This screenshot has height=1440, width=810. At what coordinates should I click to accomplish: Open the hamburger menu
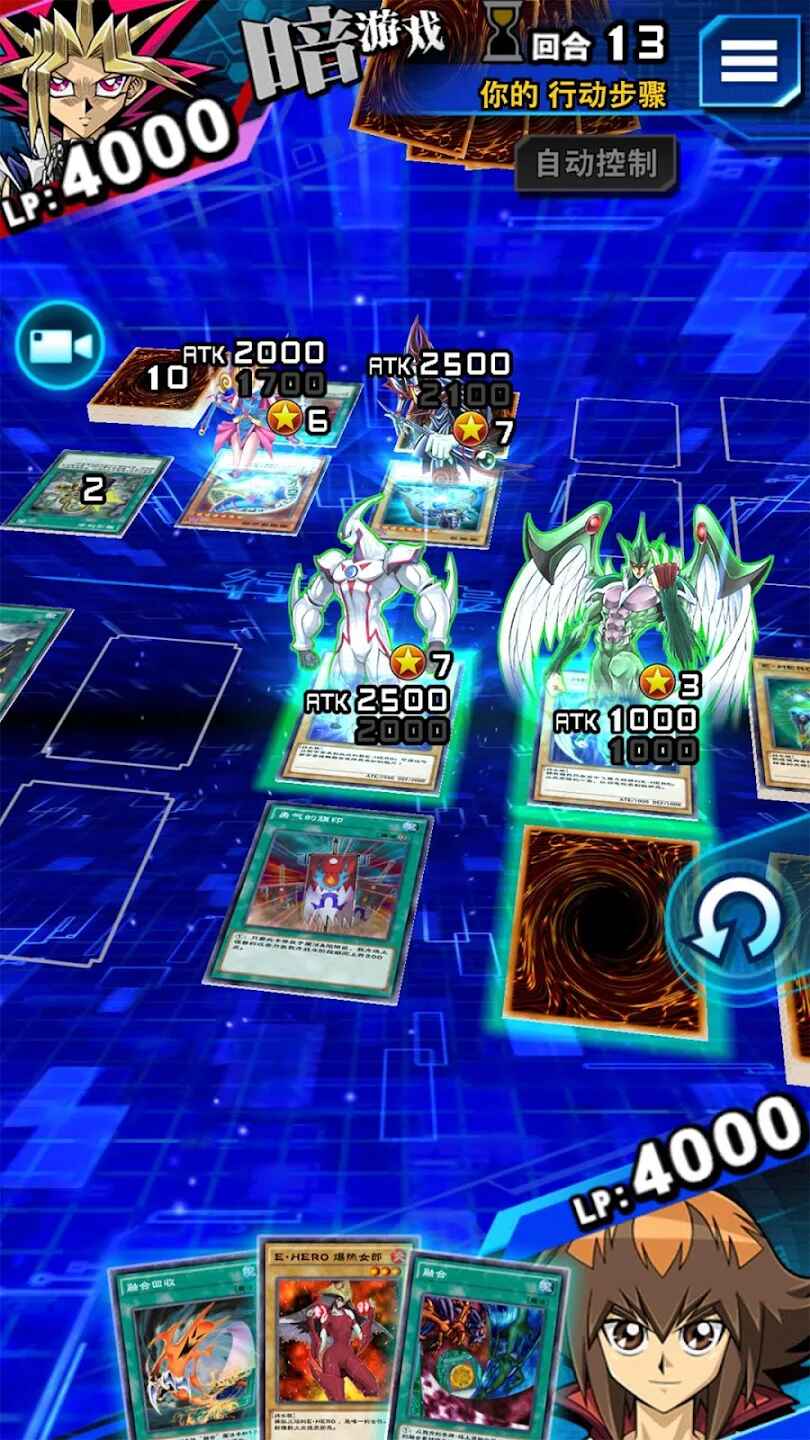pos(749,62)
